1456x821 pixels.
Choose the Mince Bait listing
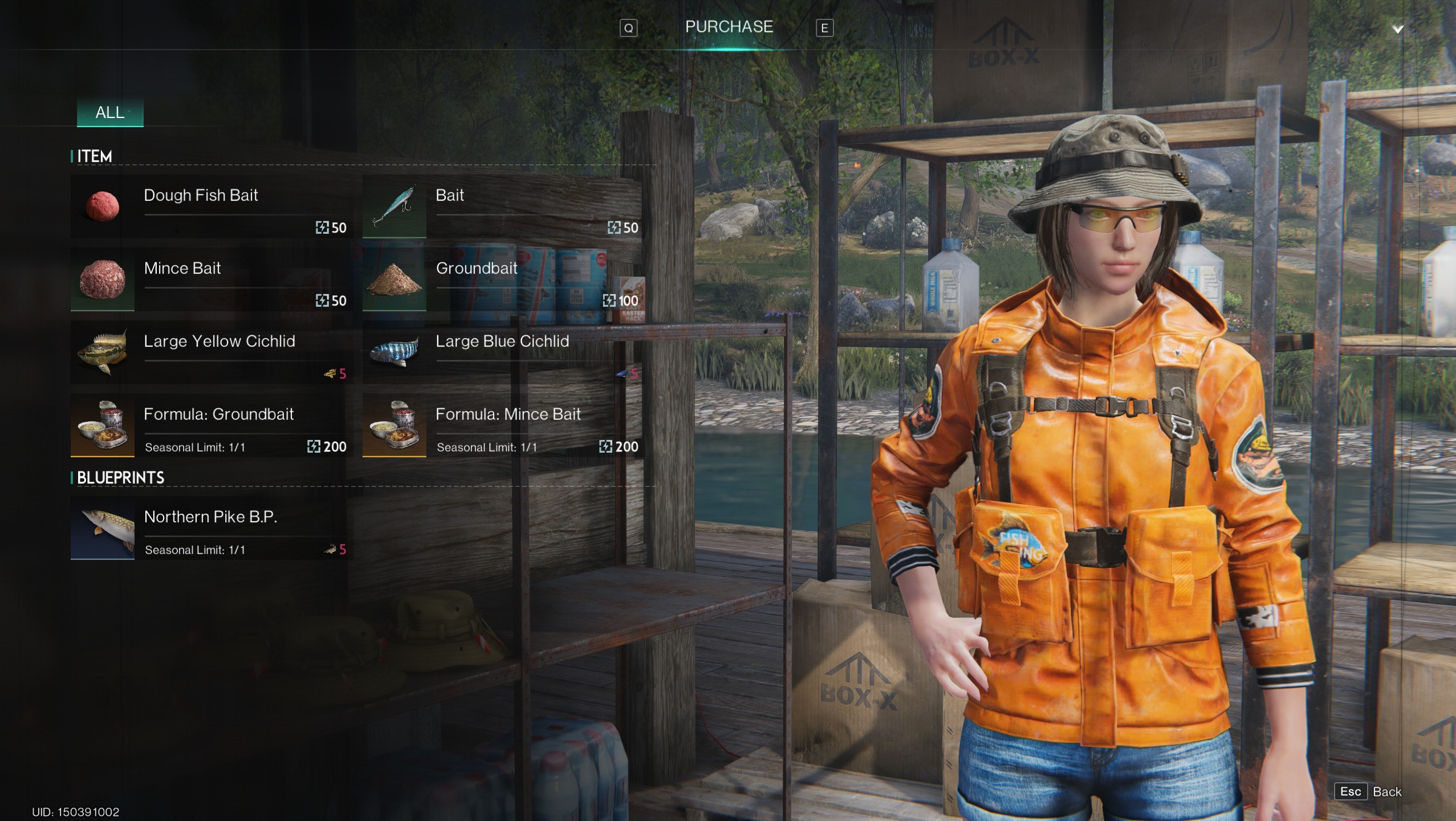[x=209, y=279]
